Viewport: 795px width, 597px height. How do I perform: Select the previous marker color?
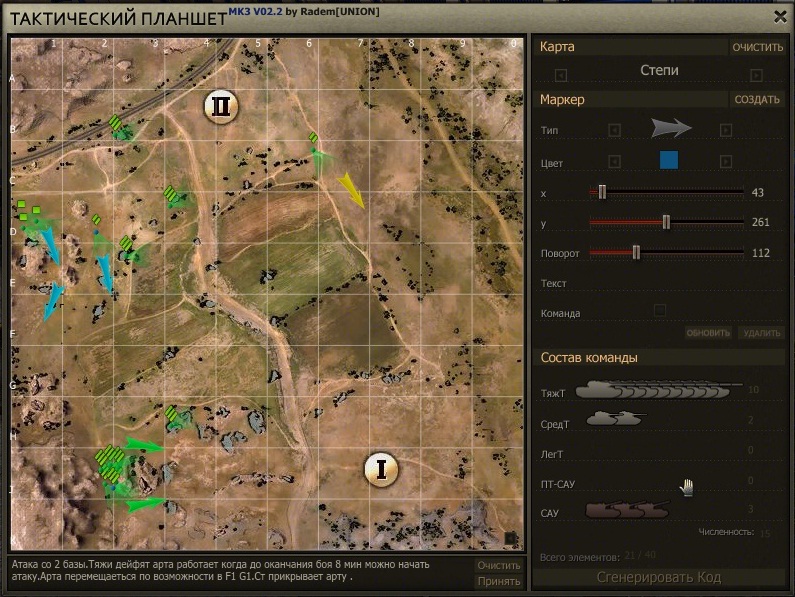(x=615, y=162)
